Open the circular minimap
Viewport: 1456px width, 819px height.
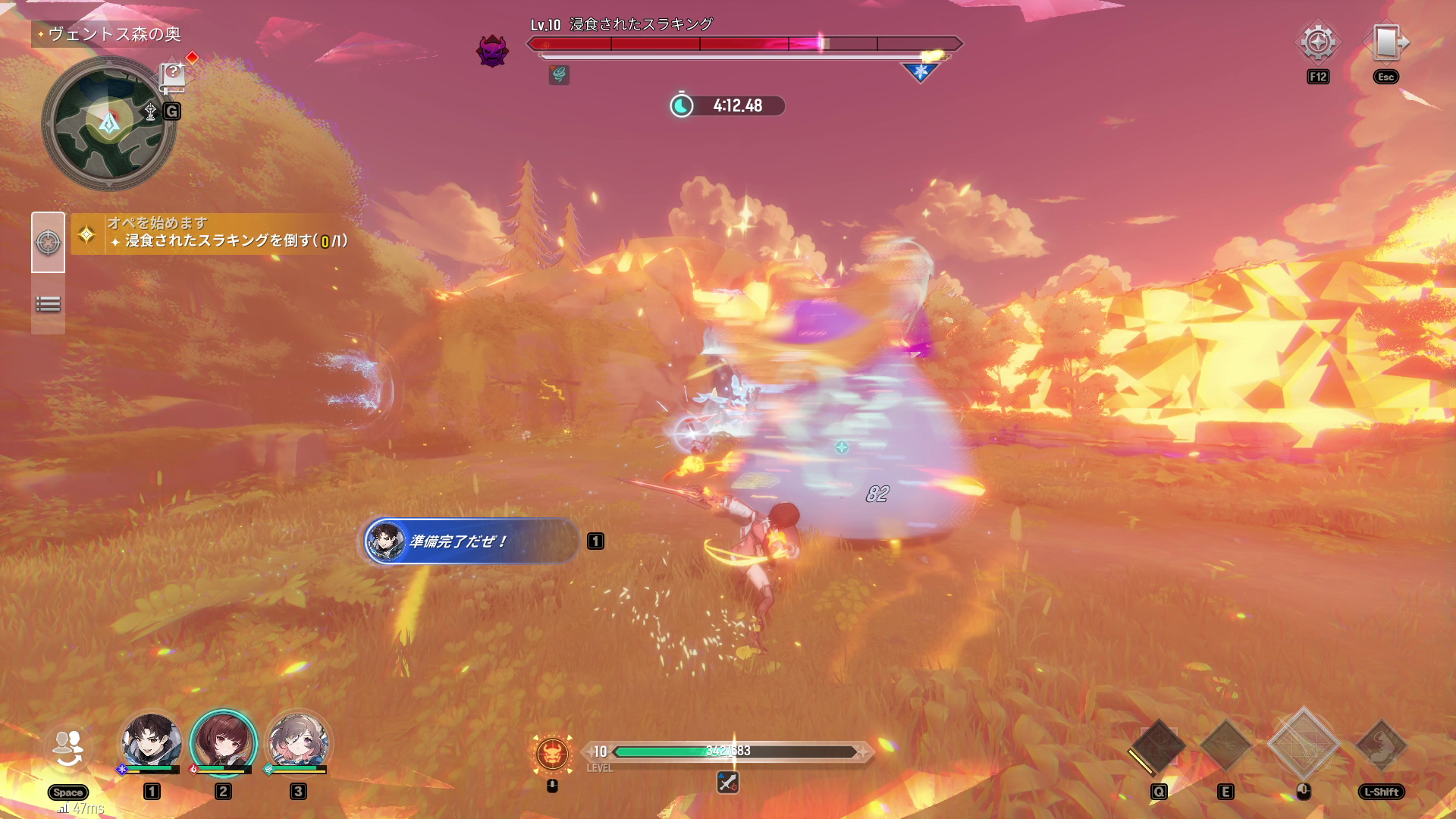click(x=108, y=123)
